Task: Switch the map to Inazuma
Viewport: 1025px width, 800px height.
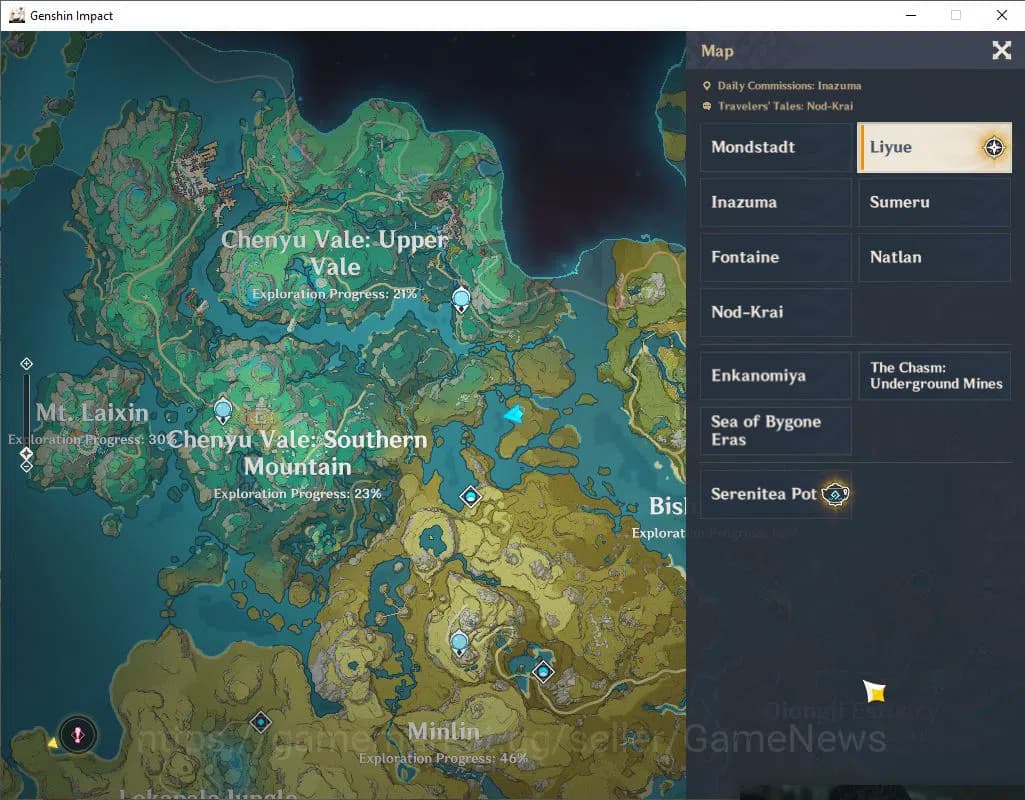Action: (x=775, y=202)
